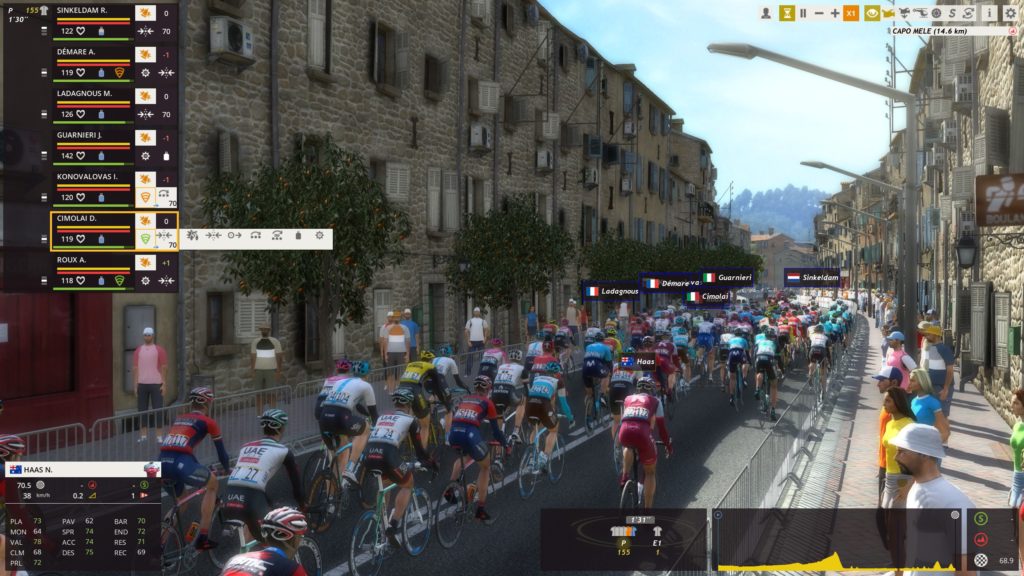Click the orange X1 speed button

pyautogui.click(x=852, y=13)
